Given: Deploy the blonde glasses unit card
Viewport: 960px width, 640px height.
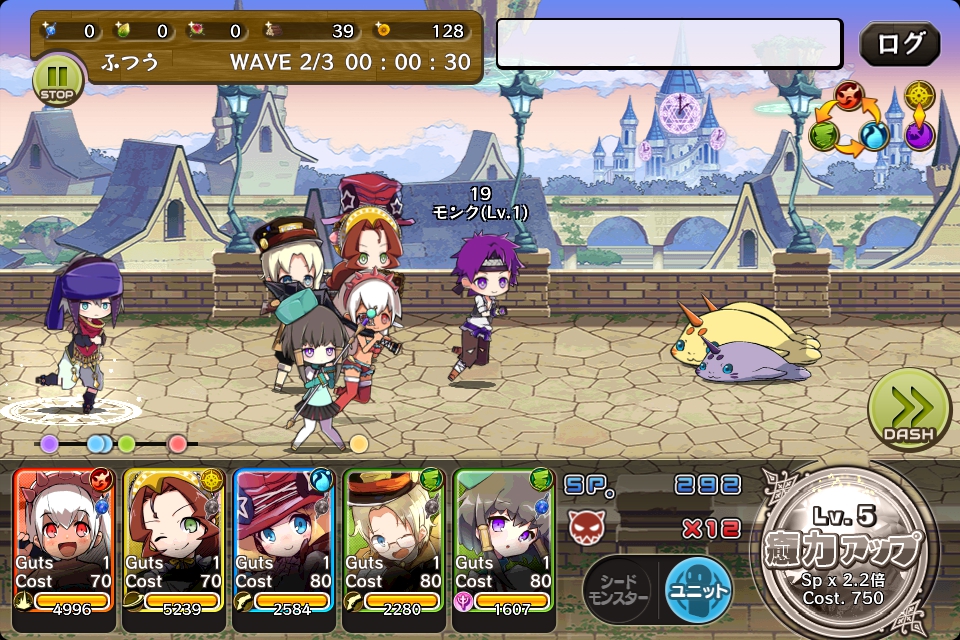Looking at the screenshot, I should 394,540.
